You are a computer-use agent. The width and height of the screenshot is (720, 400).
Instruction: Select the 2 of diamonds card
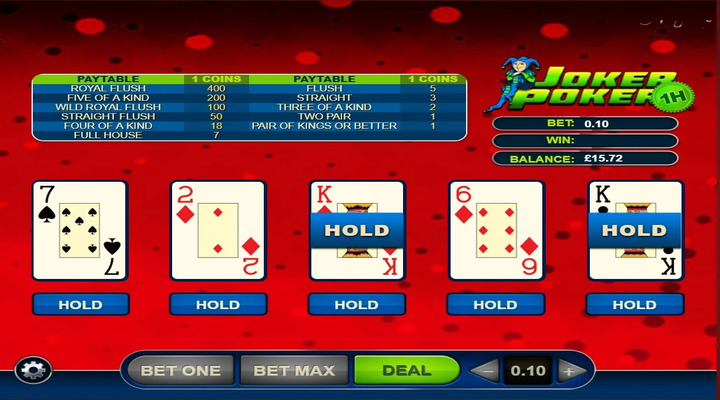pos(218,230)
